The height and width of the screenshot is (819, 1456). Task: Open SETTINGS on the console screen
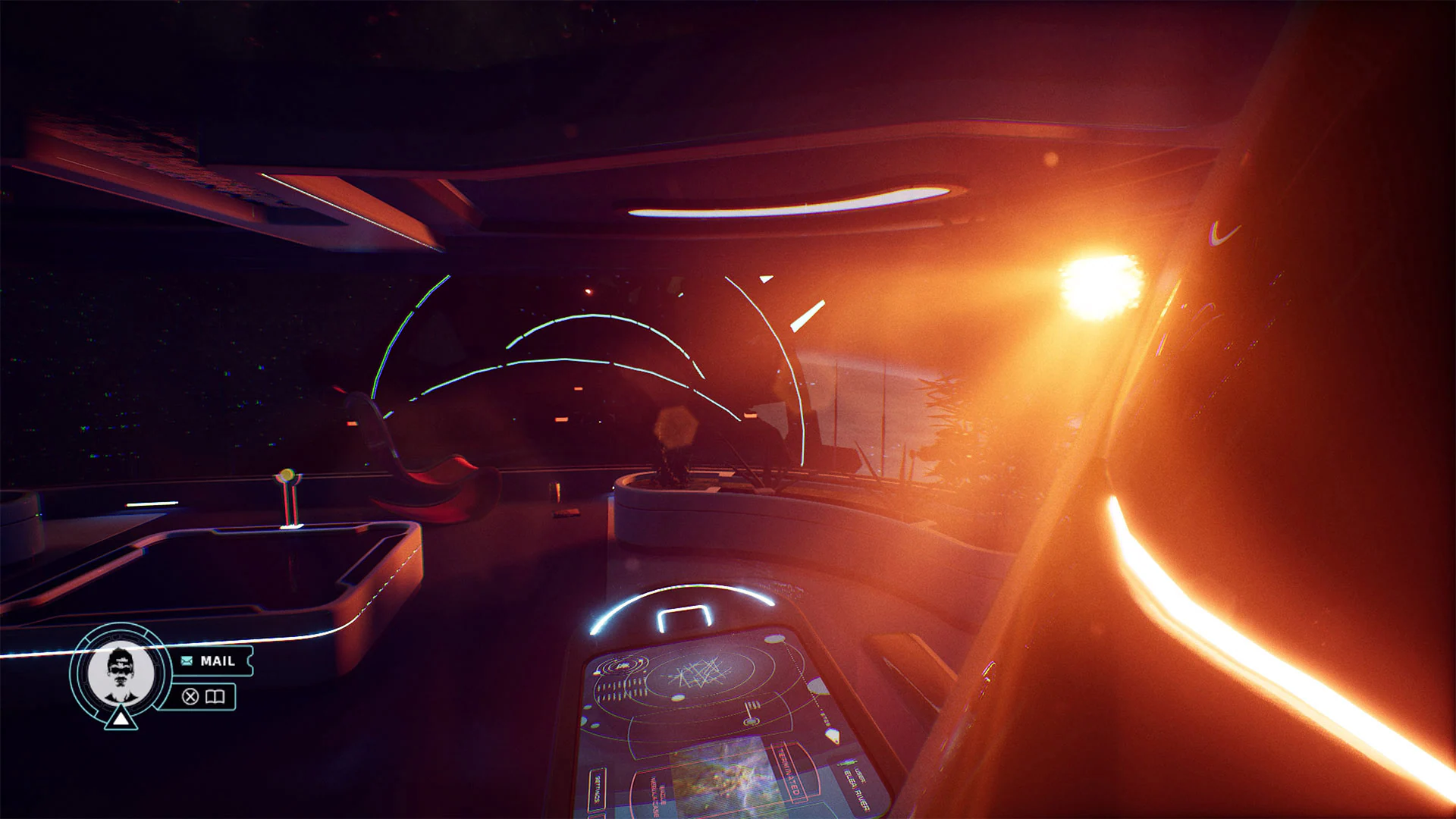tap(598, 789)
